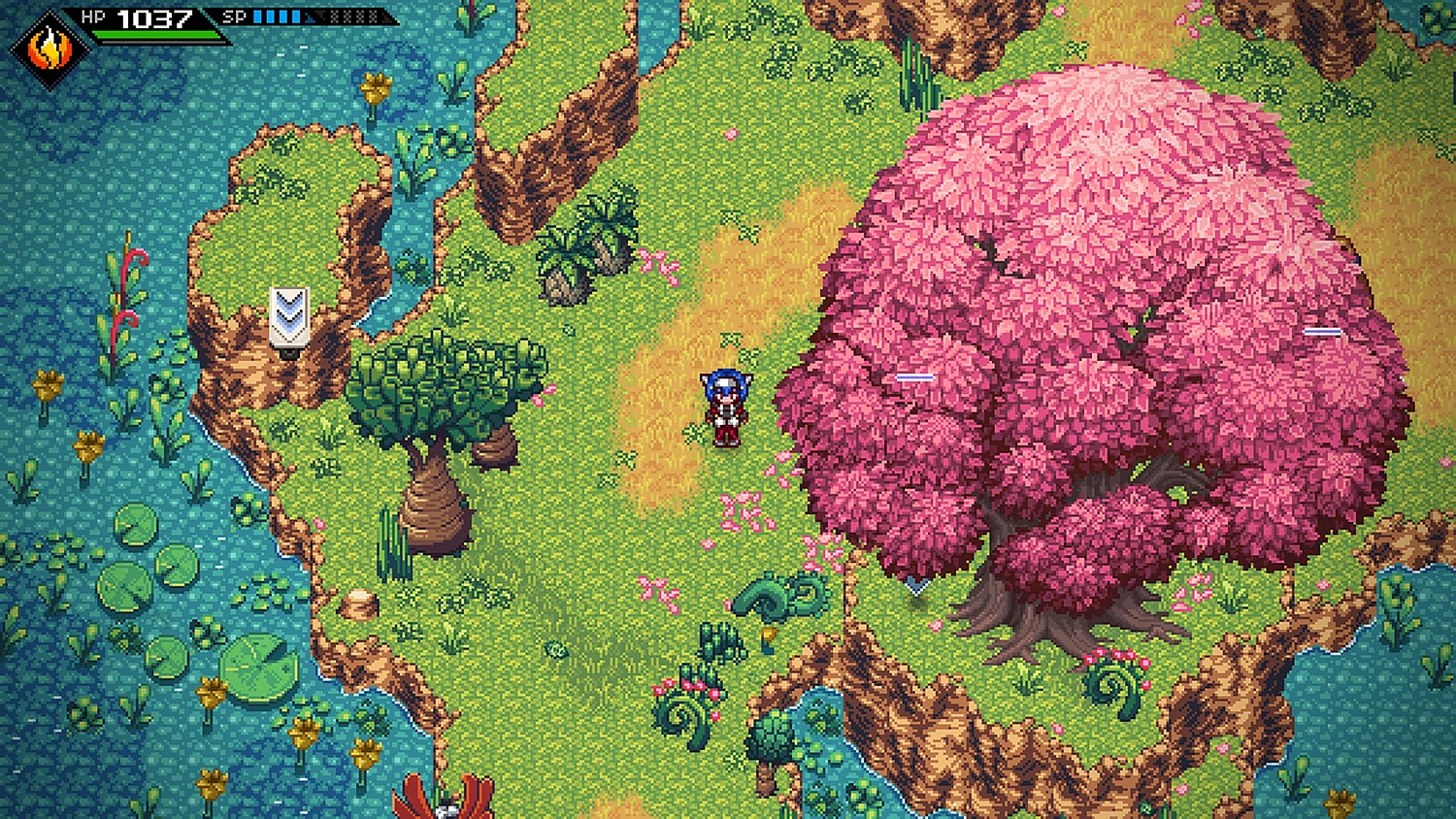
Task: Click the green HP bar as a gauge
Action: (155, 33)
